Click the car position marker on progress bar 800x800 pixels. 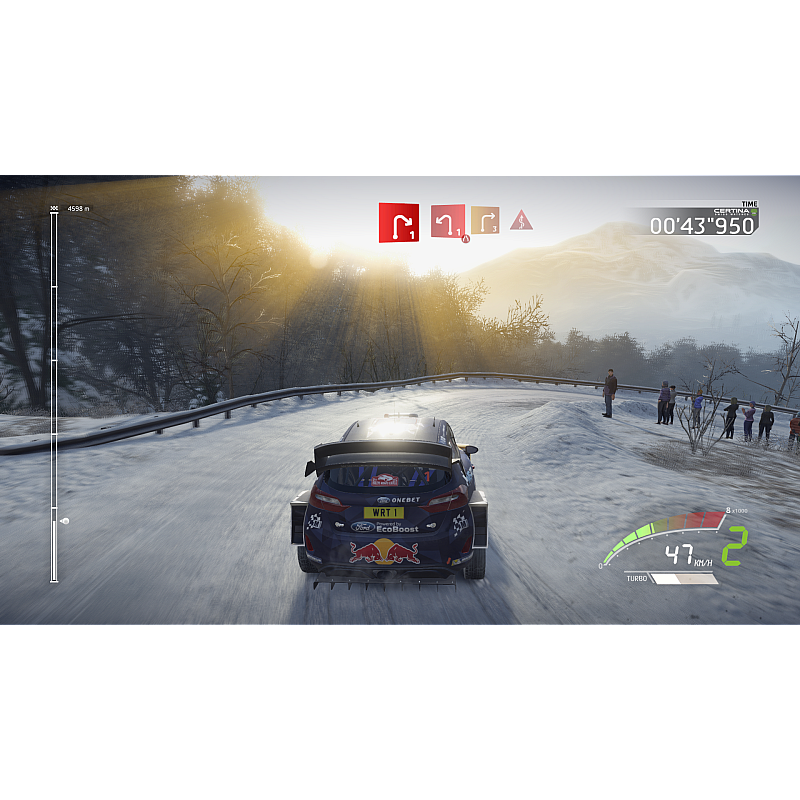point(64,520)
